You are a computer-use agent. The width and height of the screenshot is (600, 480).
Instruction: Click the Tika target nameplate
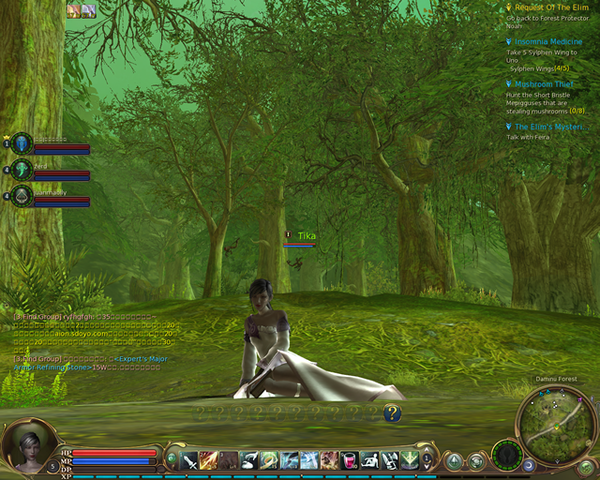pyautogui.click(x=306, y=236)
